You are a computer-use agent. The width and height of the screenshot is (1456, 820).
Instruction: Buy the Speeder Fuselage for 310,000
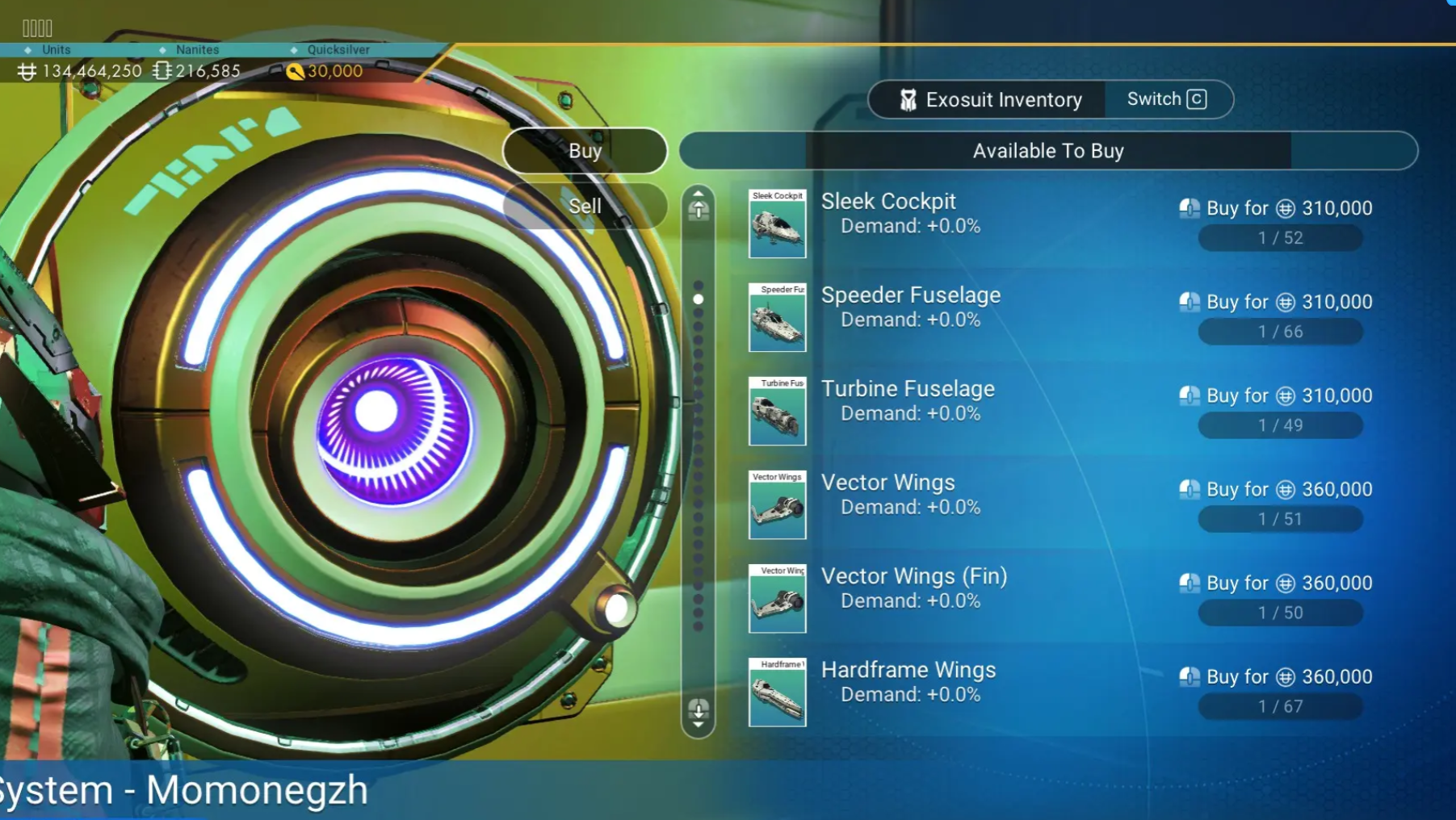[x=1276, y=302]
